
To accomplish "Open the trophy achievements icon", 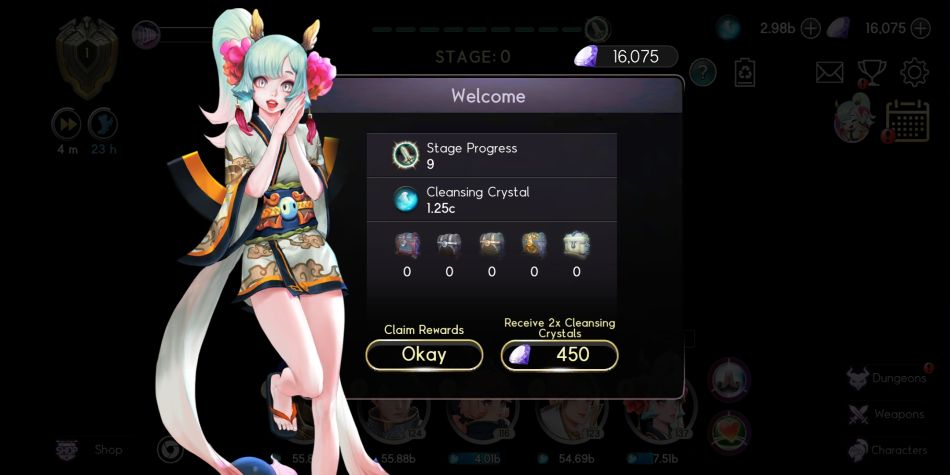I will (x=871, y=72).
